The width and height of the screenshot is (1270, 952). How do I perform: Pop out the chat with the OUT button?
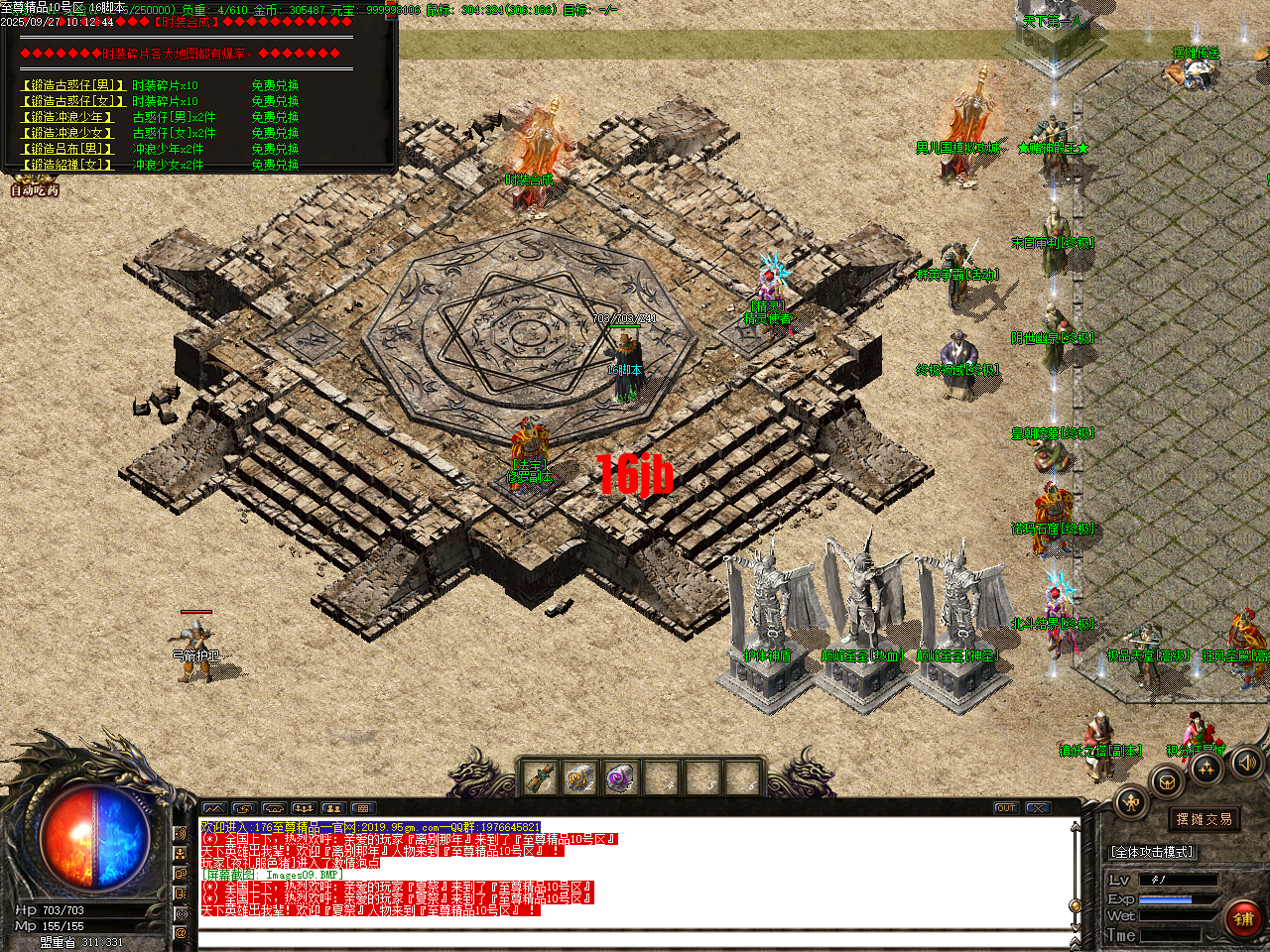pyautogui.click(x=1005, y=807)
